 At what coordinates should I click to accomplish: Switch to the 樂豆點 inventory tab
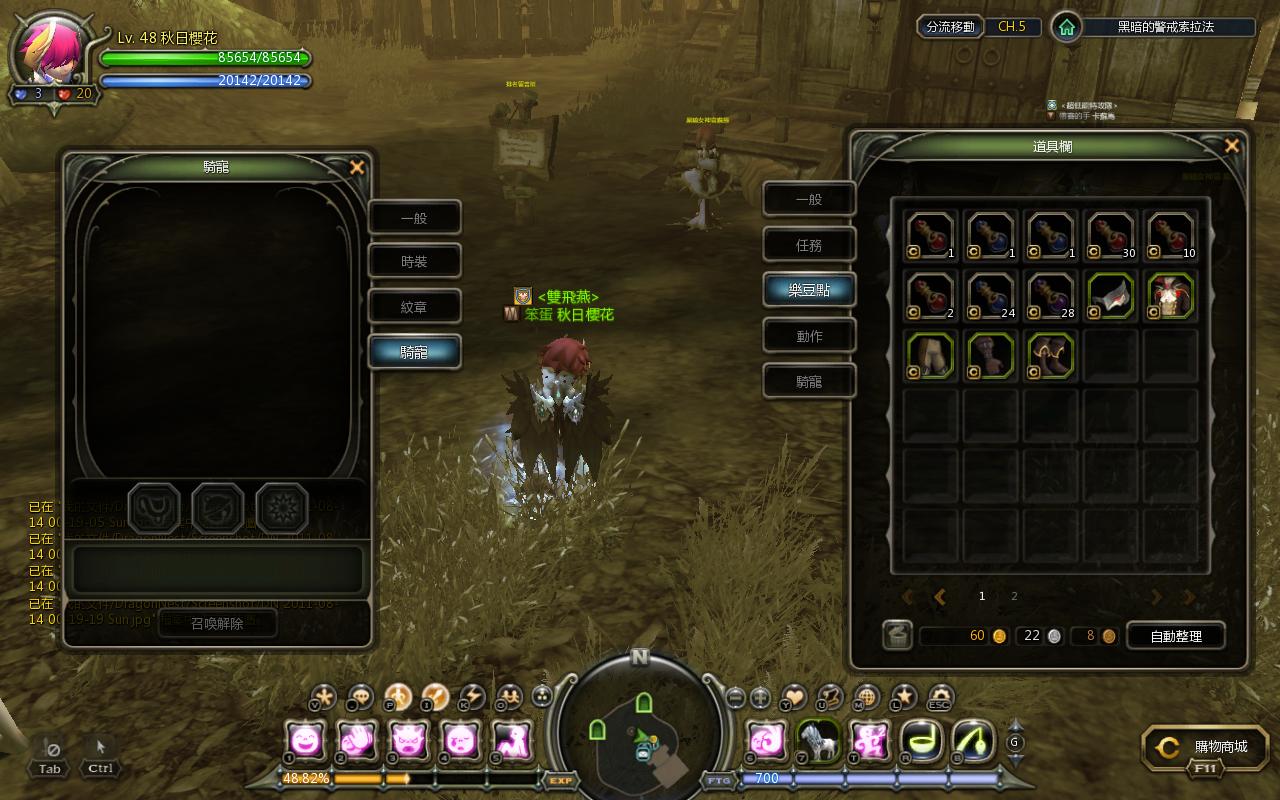click(809, 290)
